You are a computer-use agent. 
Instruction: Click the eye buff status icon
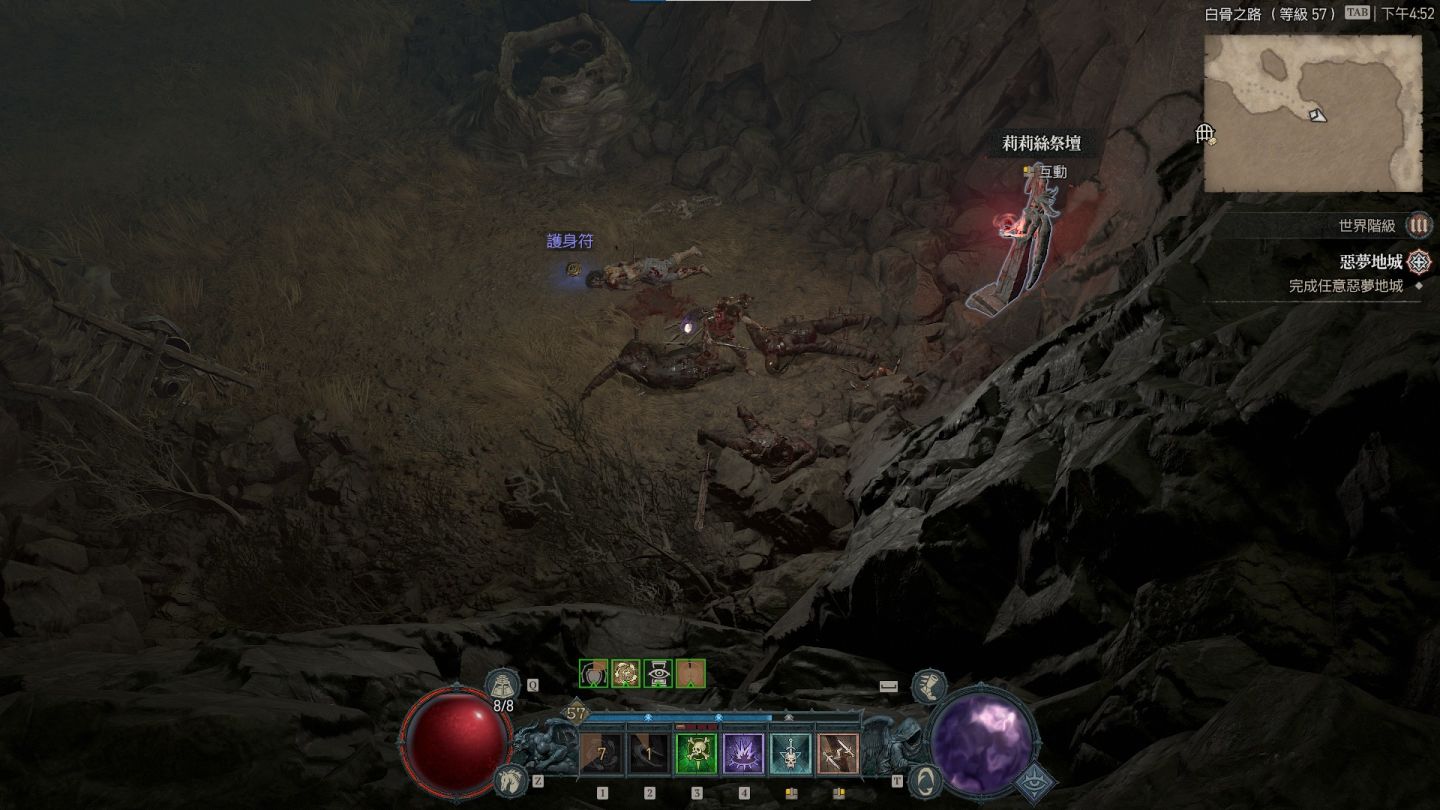click(x=658, y=674)
